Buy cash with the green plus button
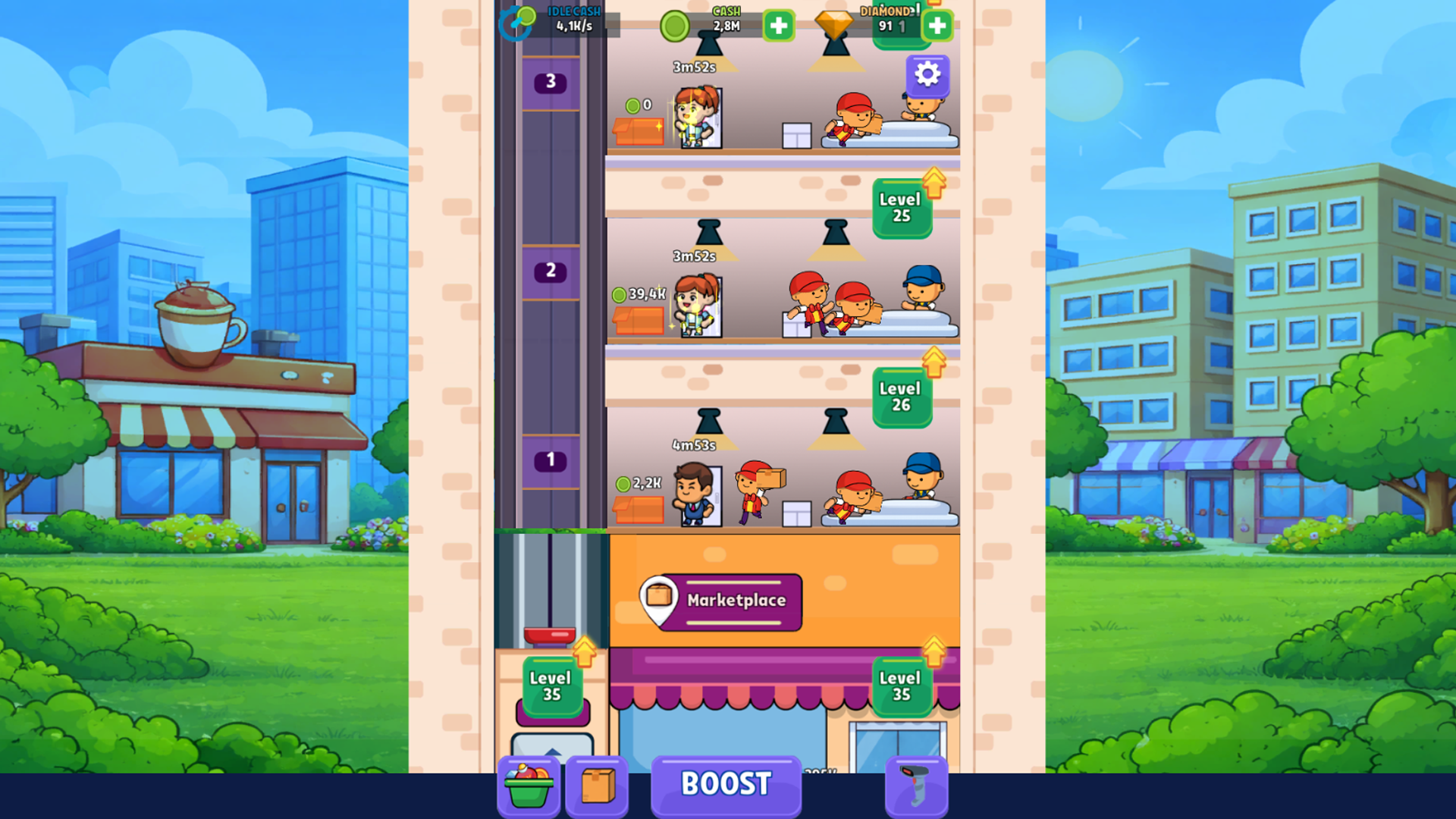1456x819 pixels. point(777,25)
